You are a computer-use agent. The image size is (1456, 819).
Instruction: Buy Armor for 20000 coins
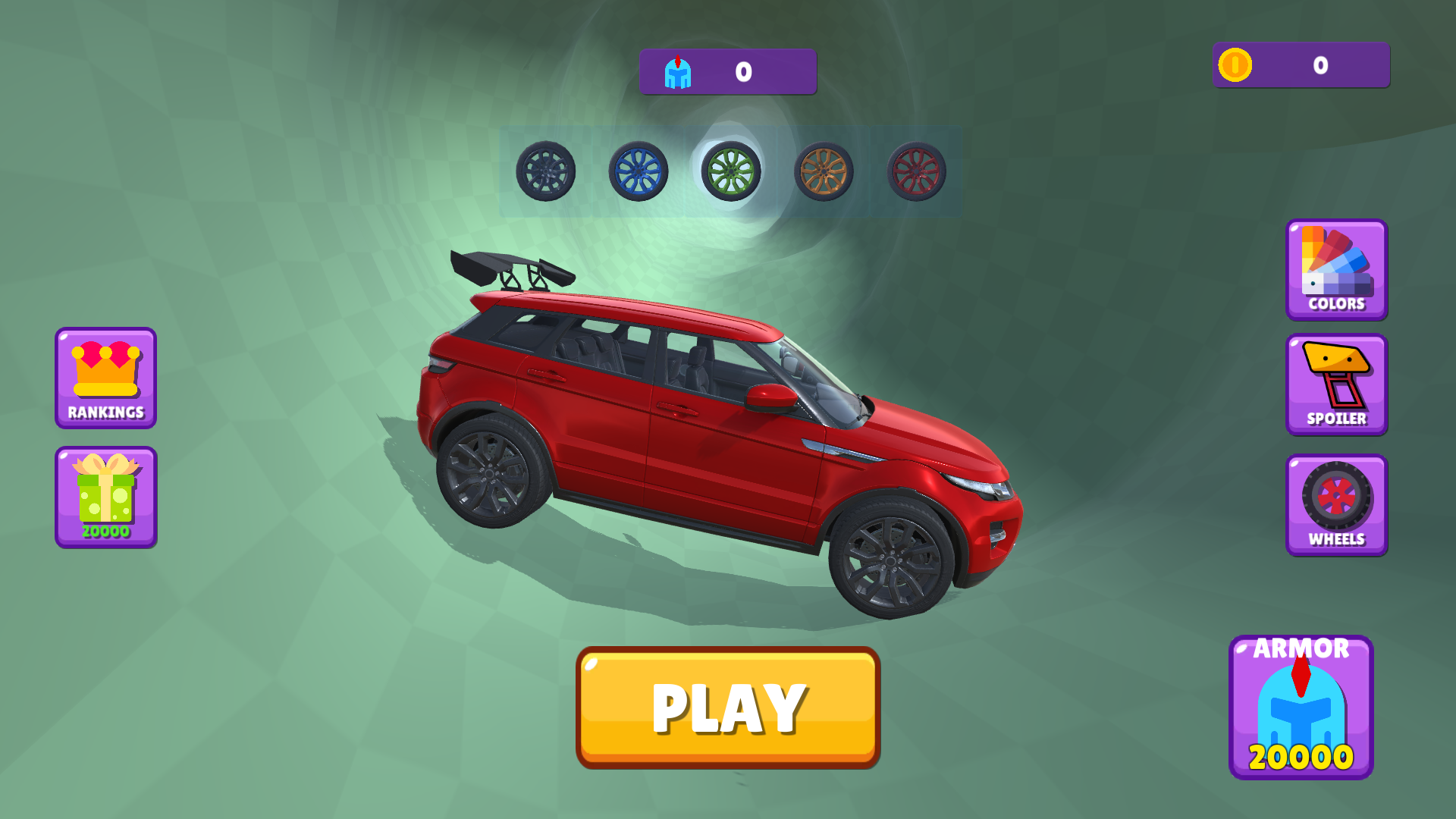point(1301,707)
